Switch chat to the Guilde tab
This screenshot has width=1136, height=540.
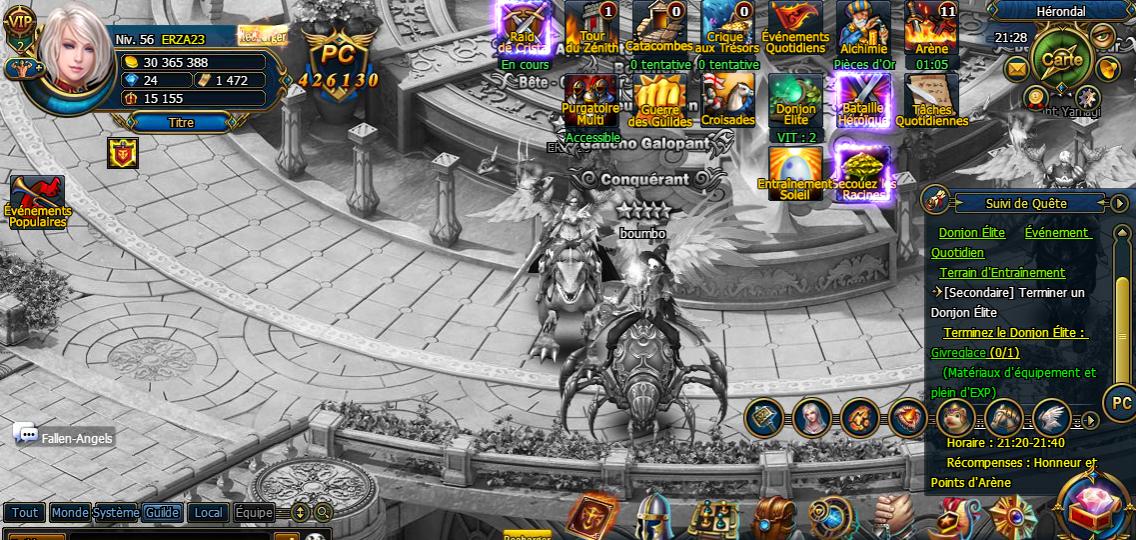click(162, 512)
